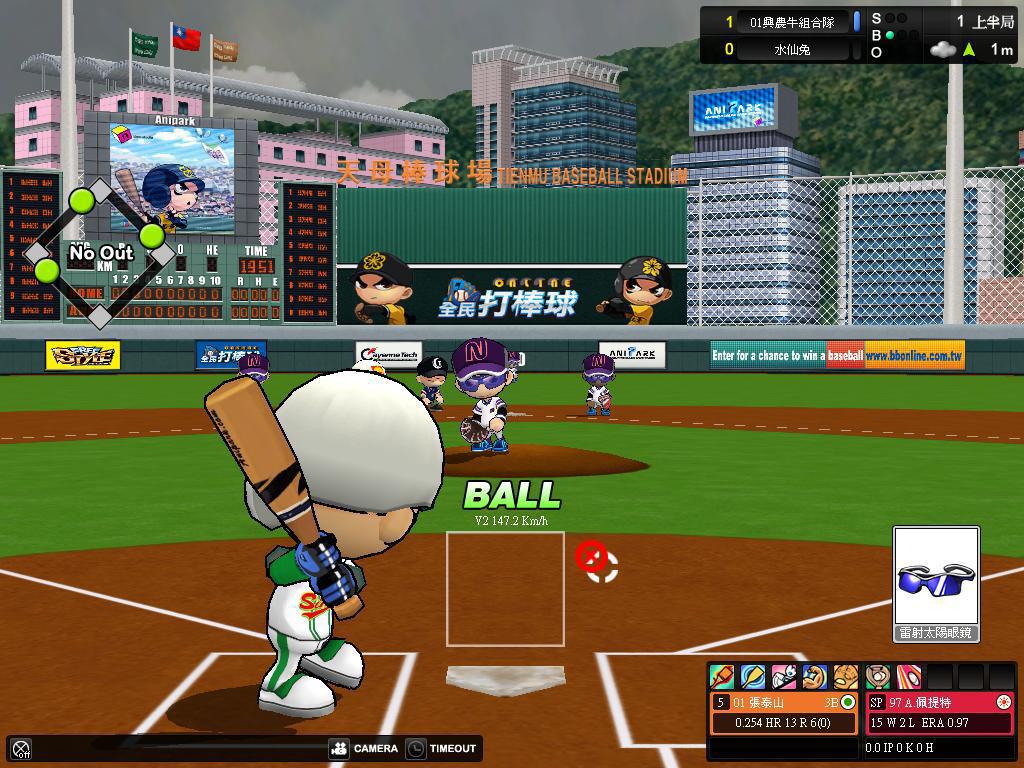
Task: Activate the ball-in-mitt pitcher skill
Action: tap(878, 677)
